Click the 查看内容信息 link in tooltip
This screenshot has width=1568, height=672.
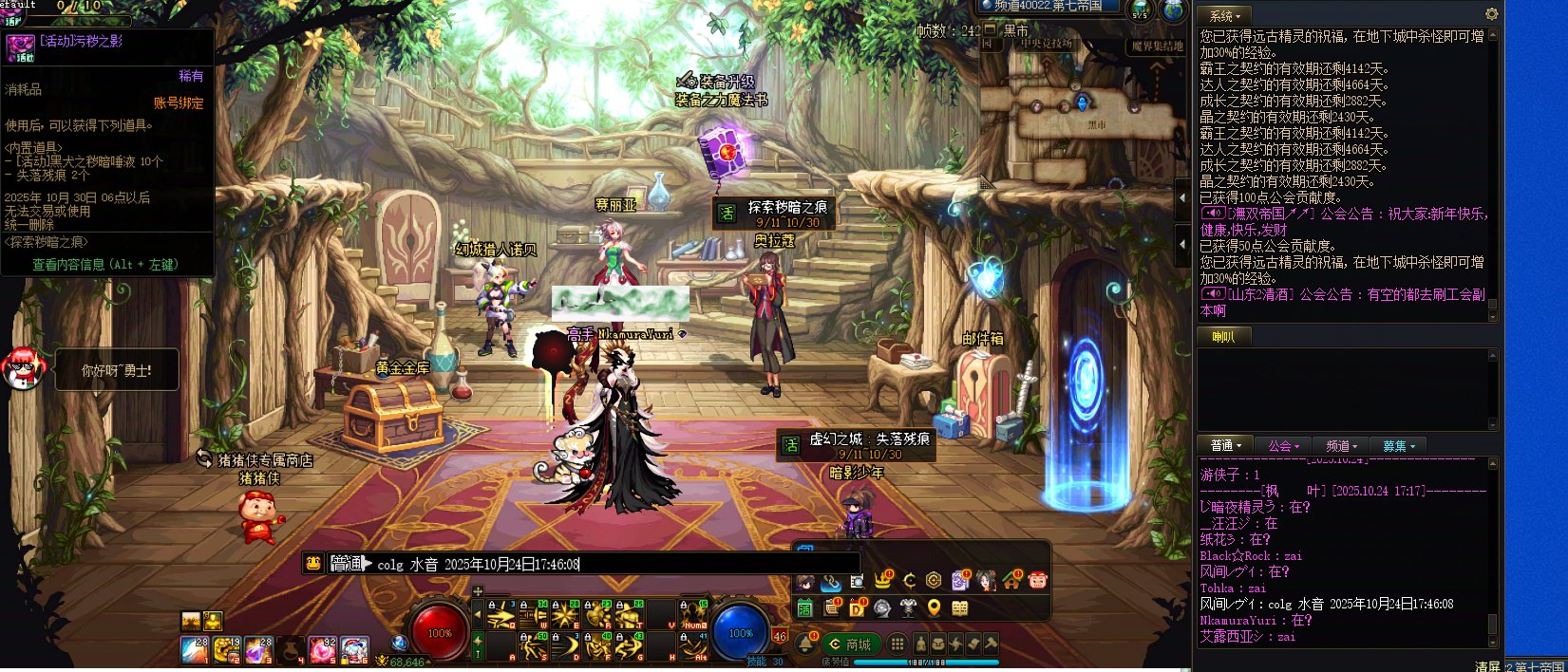104,265
